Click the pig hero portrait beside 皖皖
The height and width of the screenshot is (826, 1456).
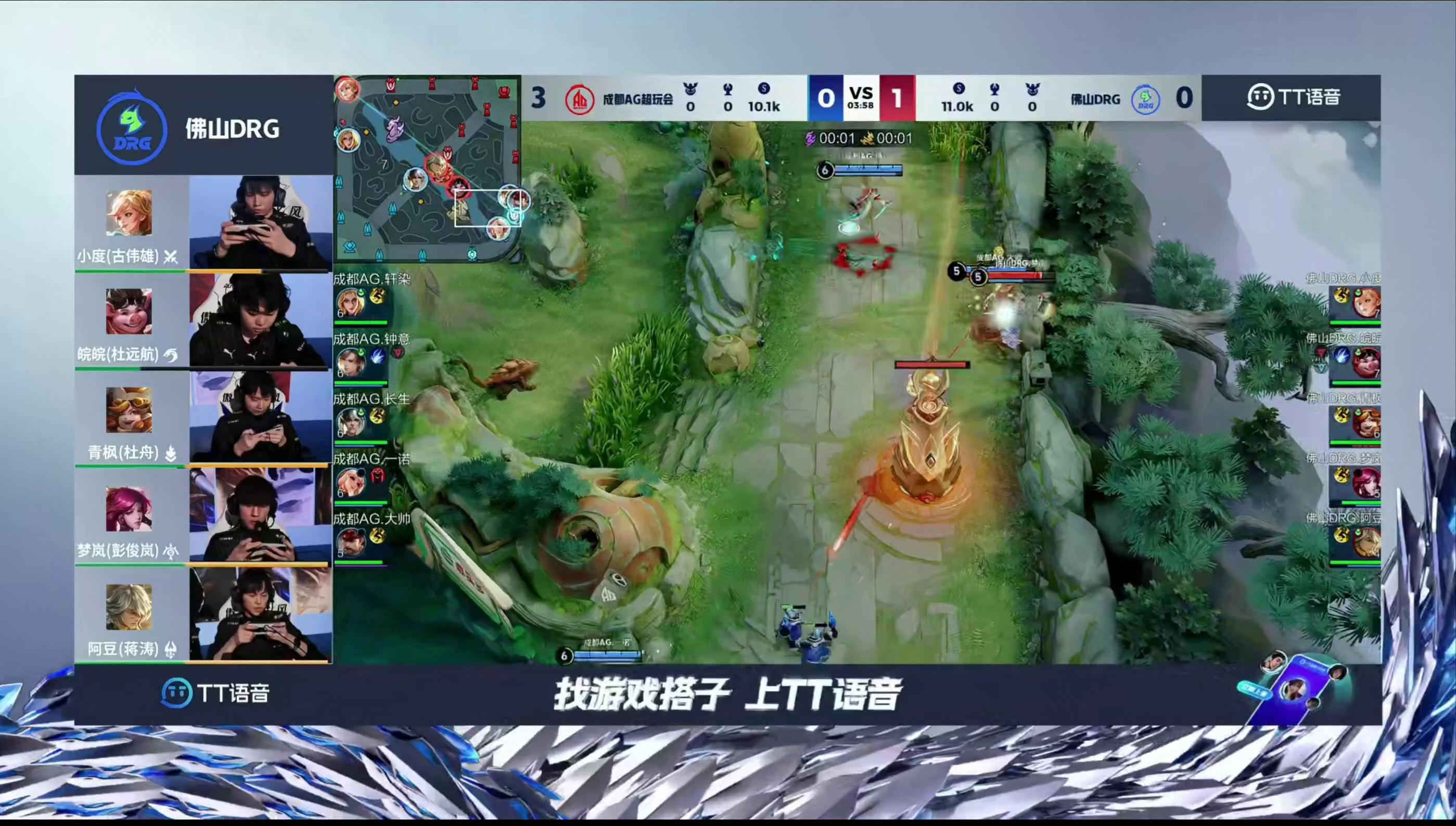pos(129,312)
